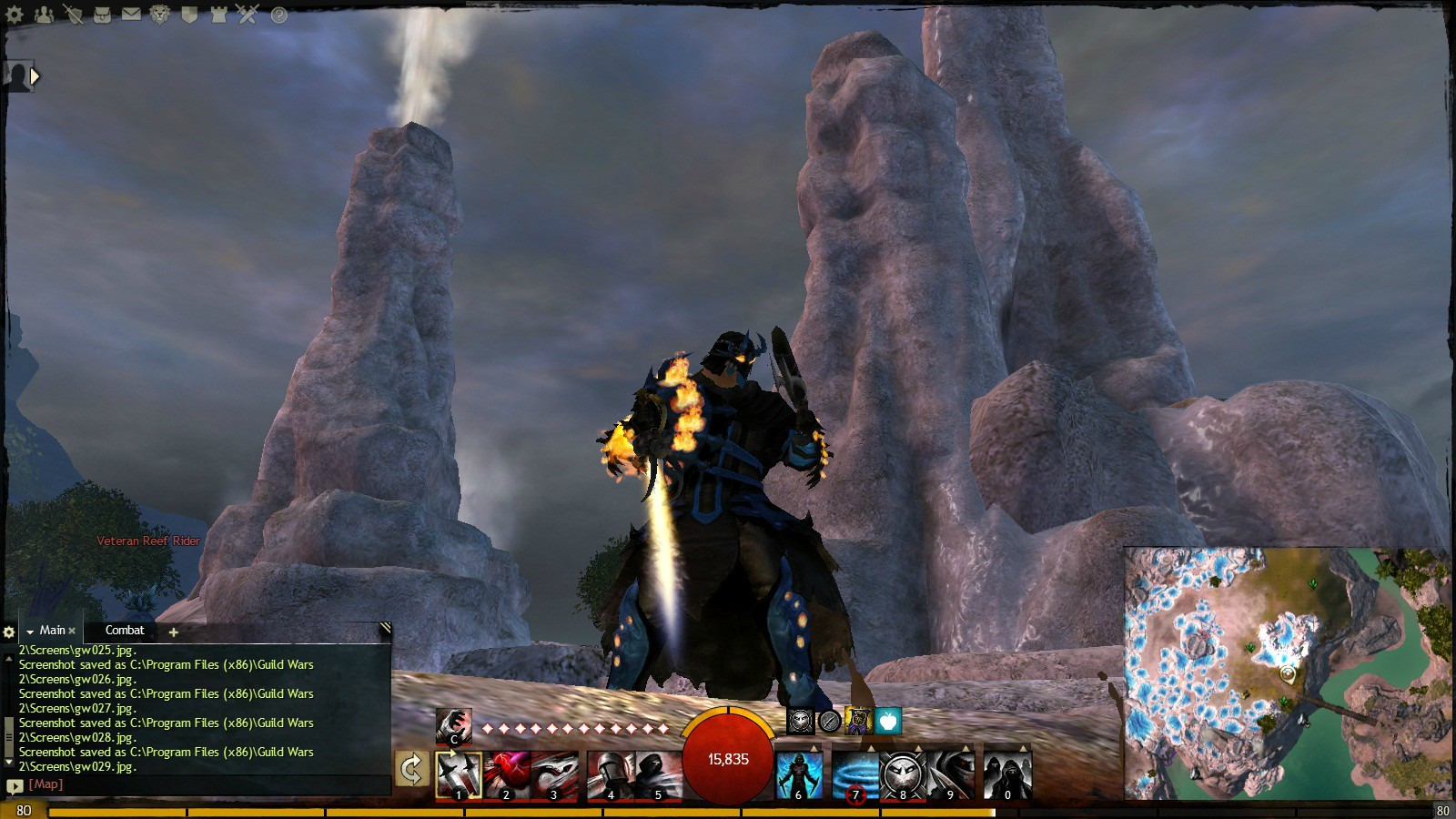Viewport: 1456px width, 819px height.
Task: Switch to the Combat chat tab
Action: coord(125,631)
